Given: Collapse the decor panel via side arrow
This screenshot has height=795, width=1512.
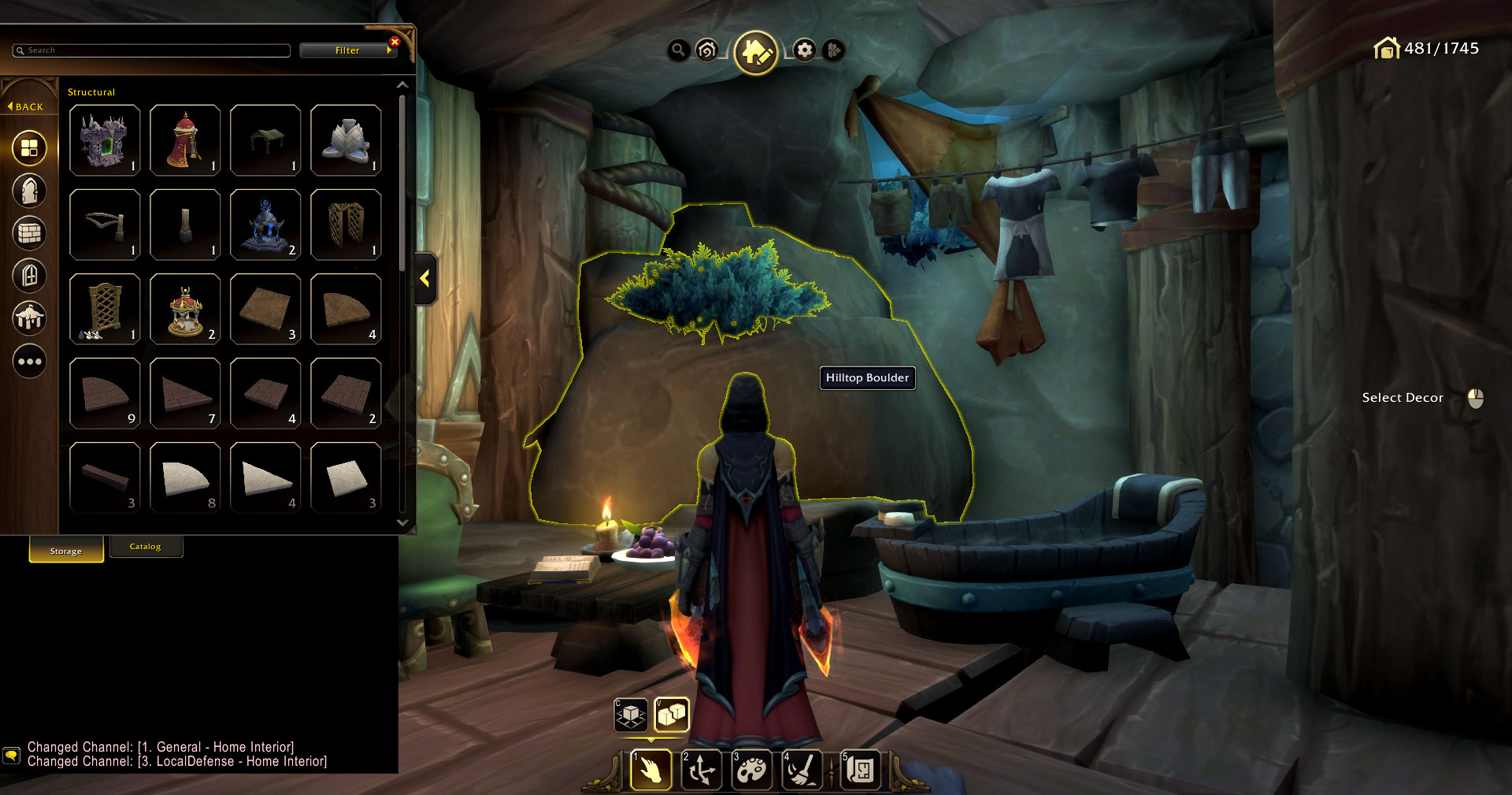Looking at the screenshot, I should 425,277.
